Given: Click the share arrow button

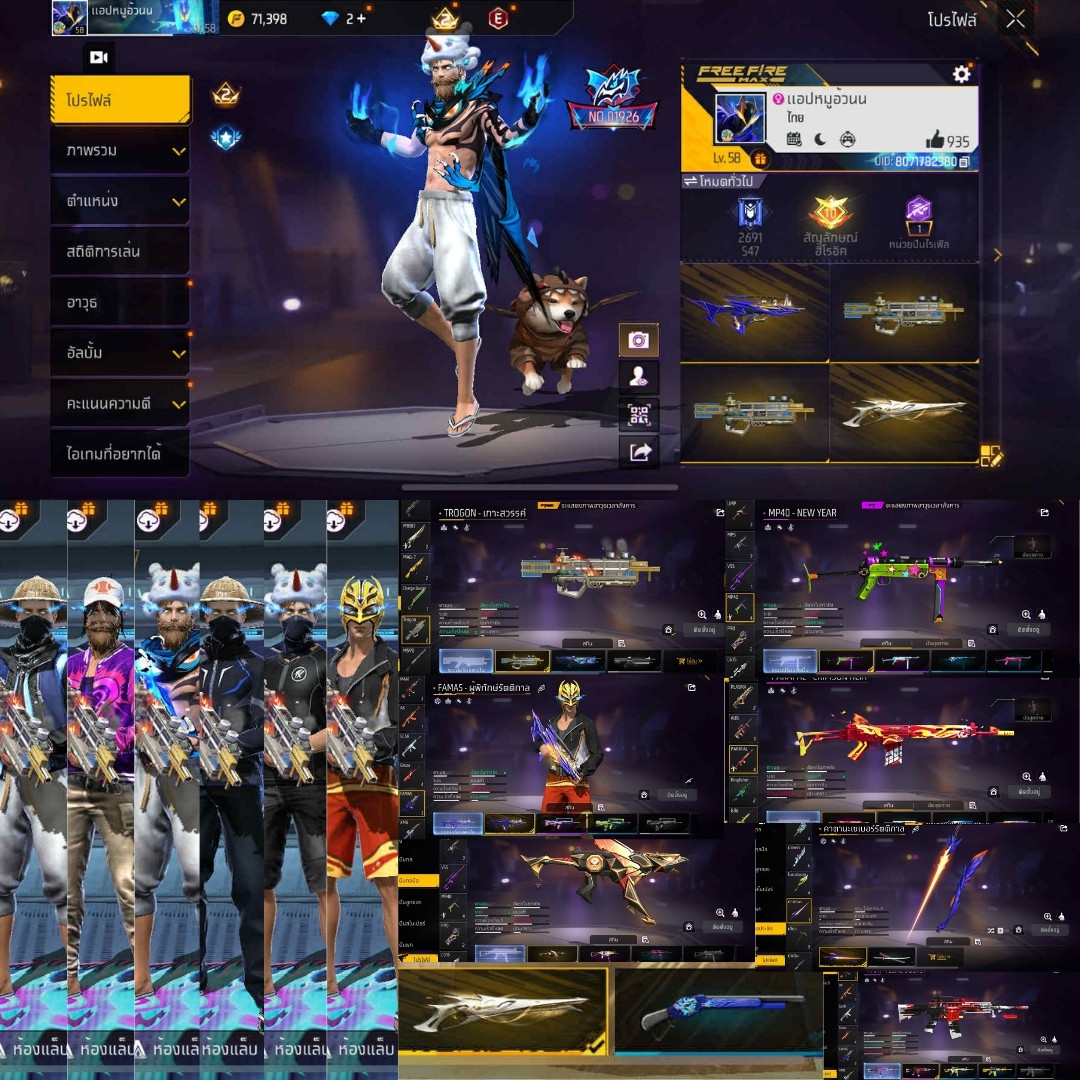Looking at the screenshot, I should [638, 452].
